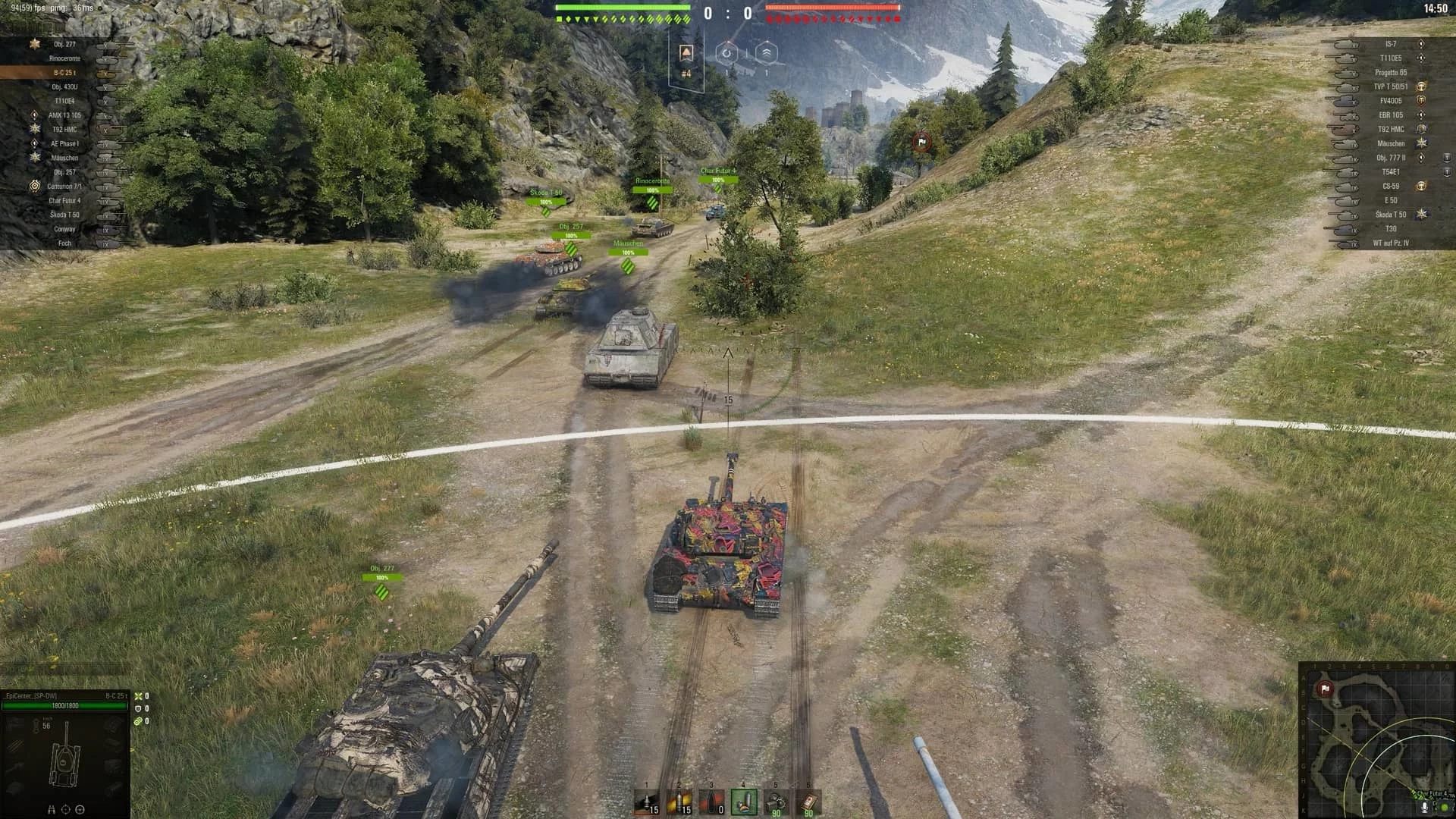Select Obj. 277 in the allied team list

[x=64, y=45]
